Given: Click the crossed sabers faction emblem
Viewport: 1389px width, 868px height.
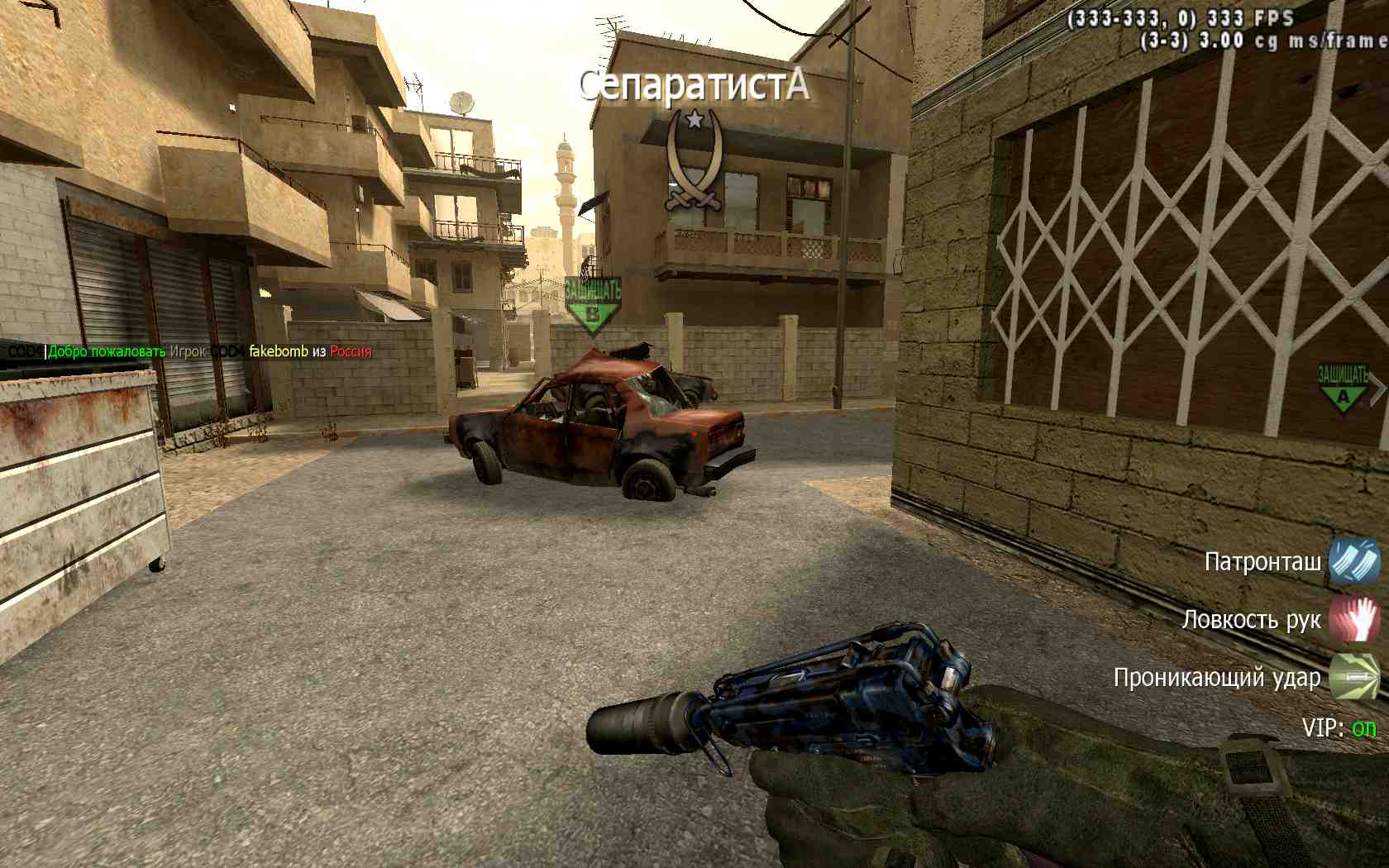Looking at the screenshot, I should [x=694, y=158].
